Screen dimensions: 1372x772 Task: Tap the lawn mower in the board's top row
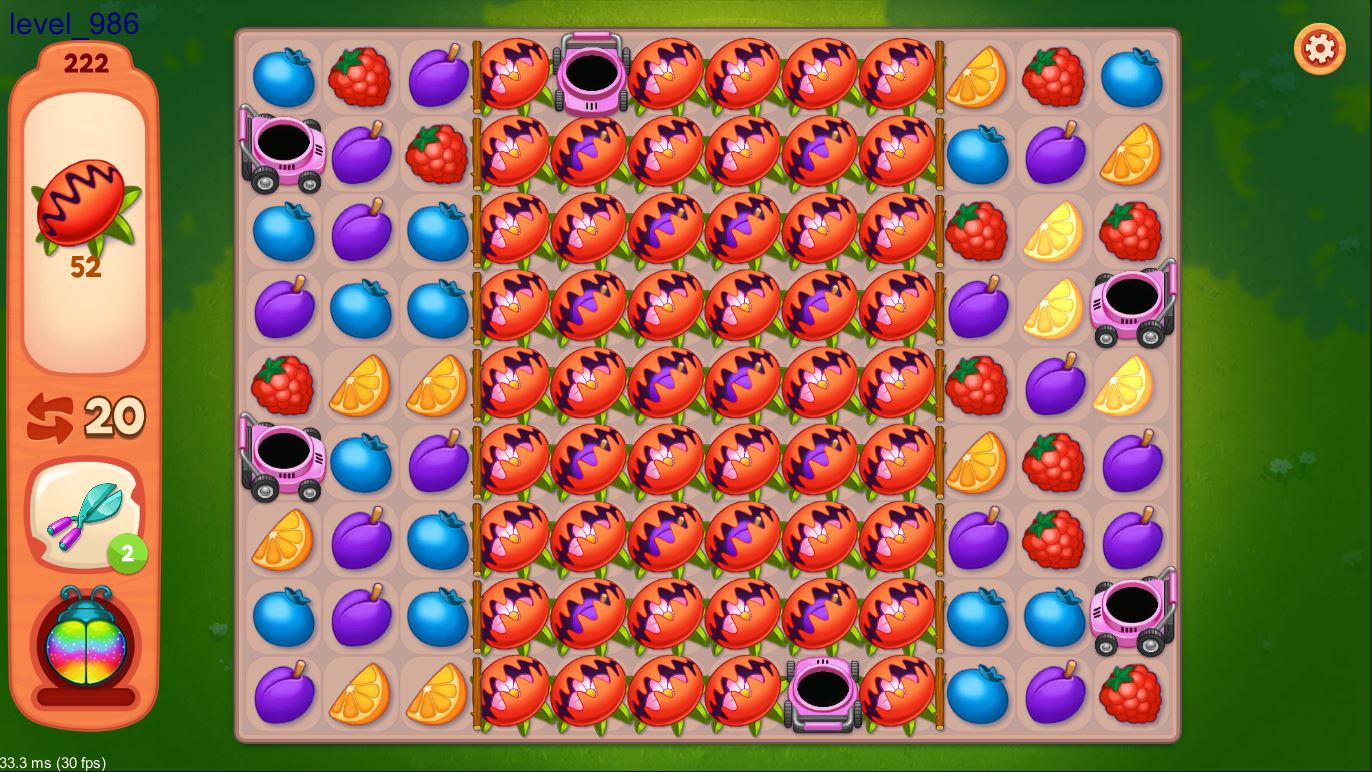coord(591,73)
